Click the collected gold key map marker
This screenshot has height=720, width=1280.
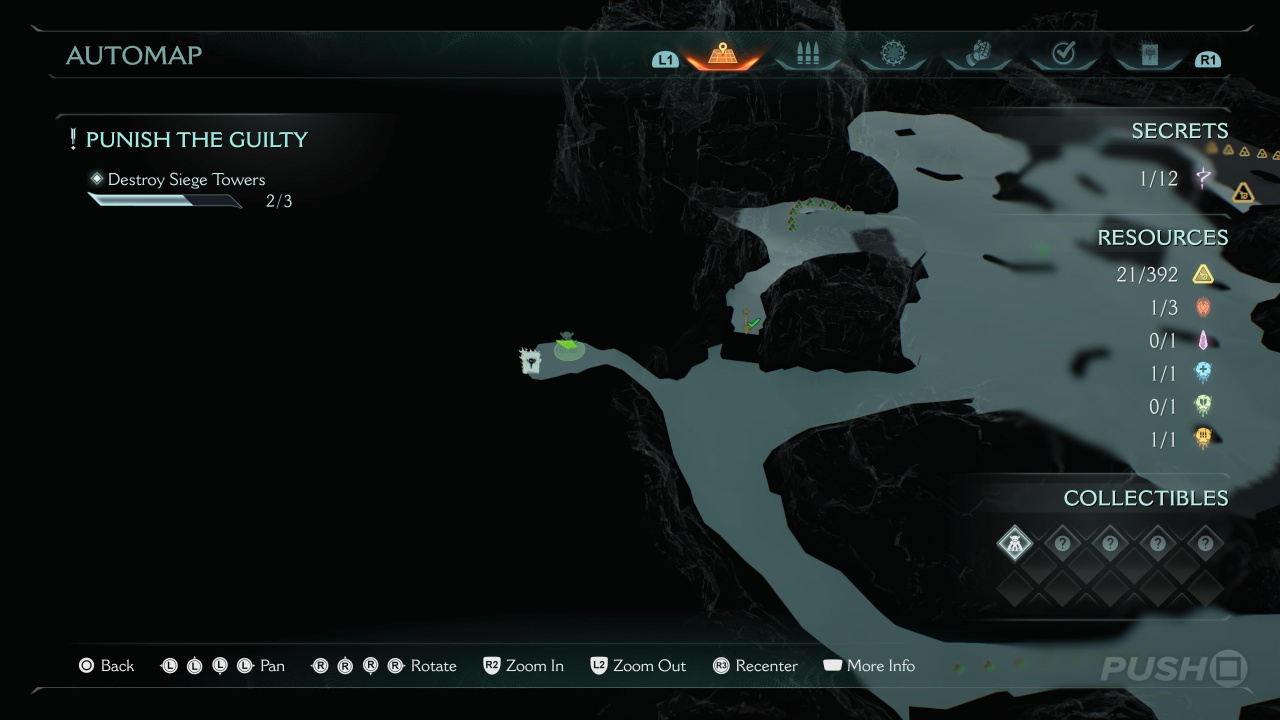point(750,321)
